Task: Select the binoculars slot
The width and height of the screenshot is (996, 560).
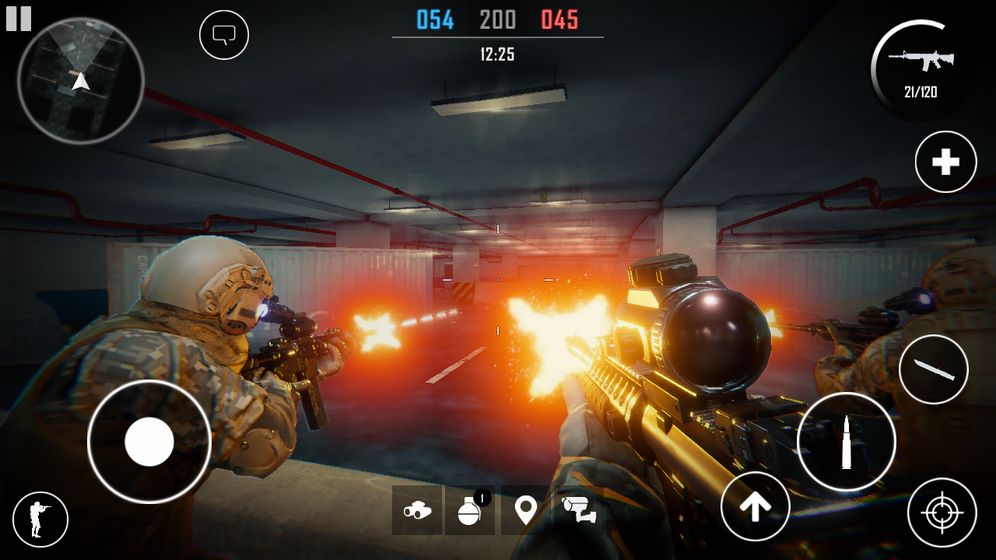Action: (417, 510)
